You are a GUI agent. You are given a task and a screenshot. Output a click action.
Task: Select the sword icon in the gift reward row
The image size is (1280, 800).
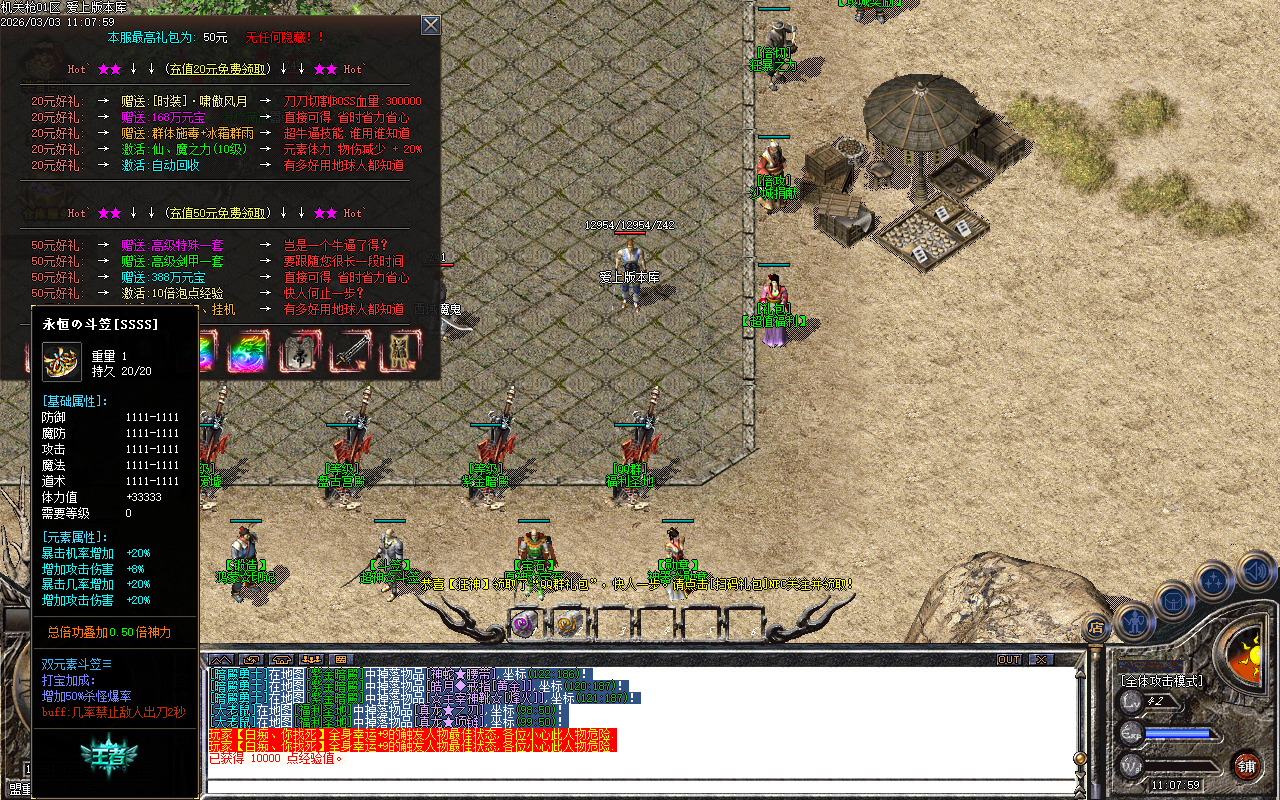(352, 351)
